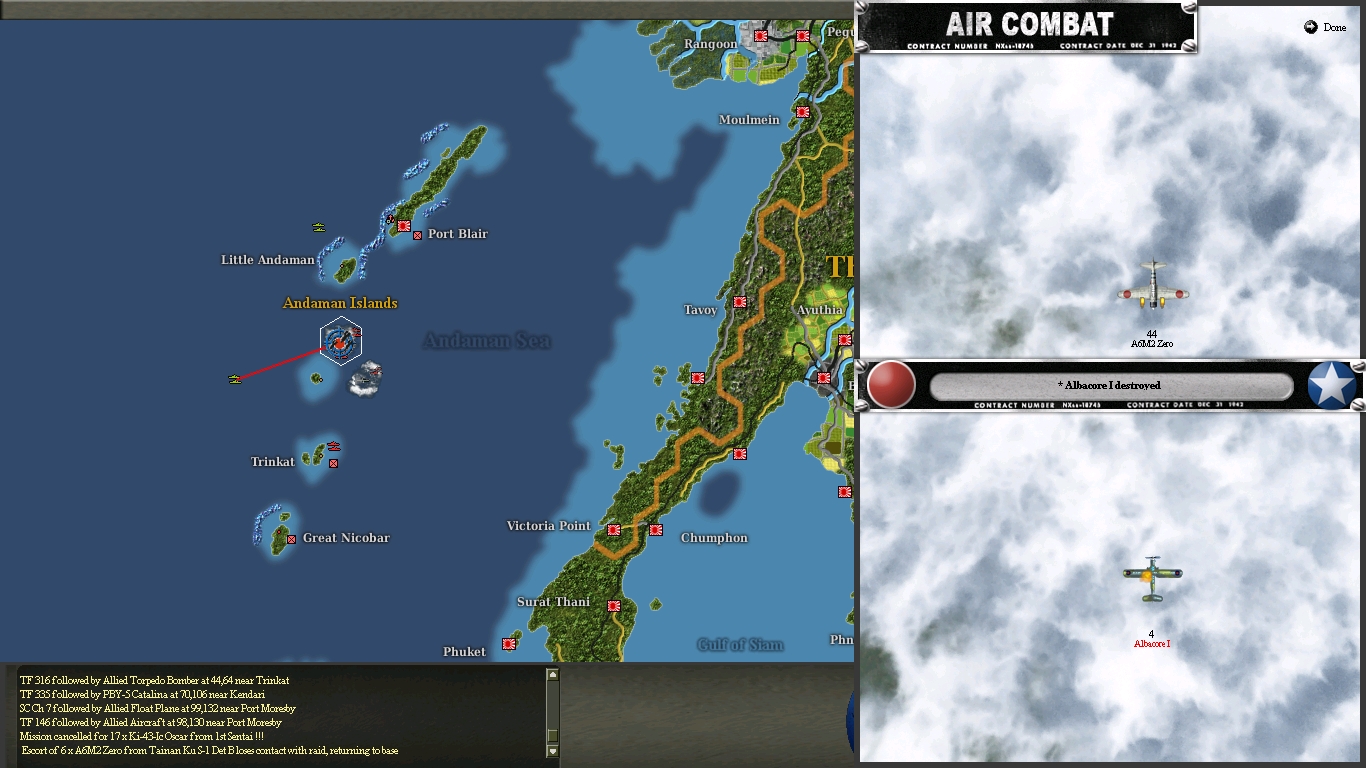The image size is (1366, 768).
Task: Select the base icon near Trinkat
Action: click(333, 462)
